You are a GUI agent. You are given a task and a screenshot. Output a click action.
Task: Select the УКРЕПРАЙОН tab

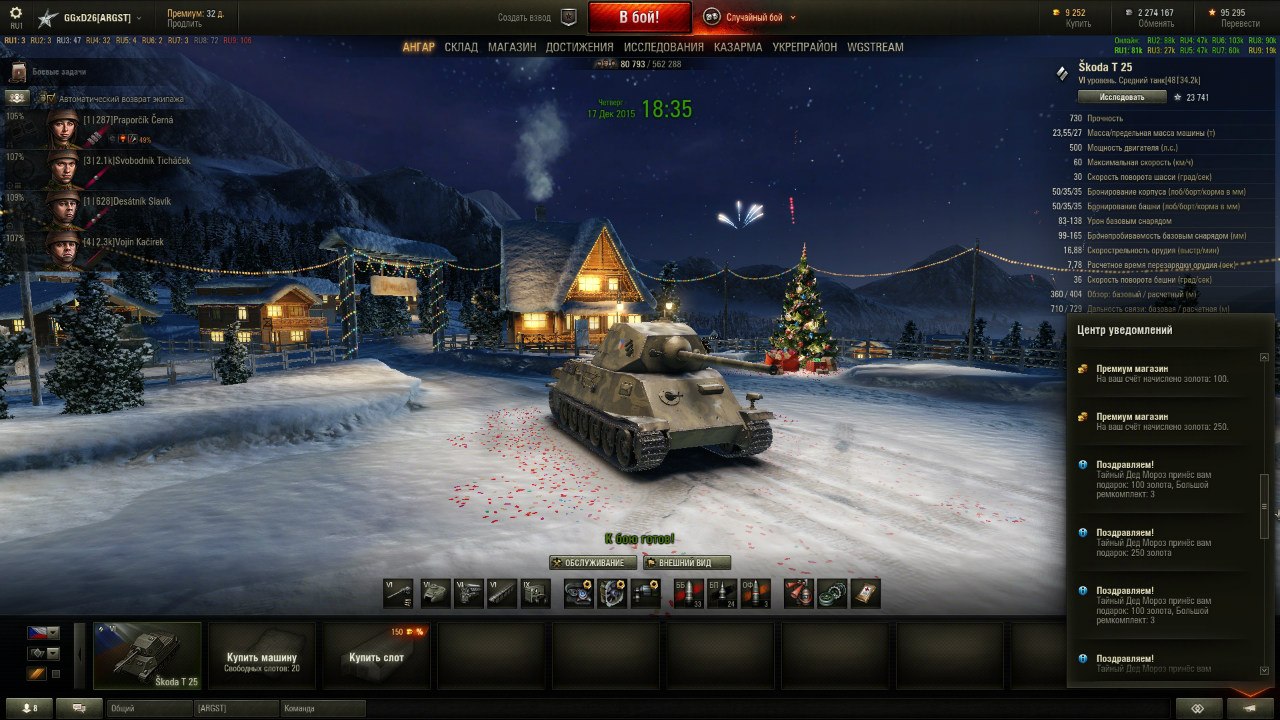tap(805, 47)
